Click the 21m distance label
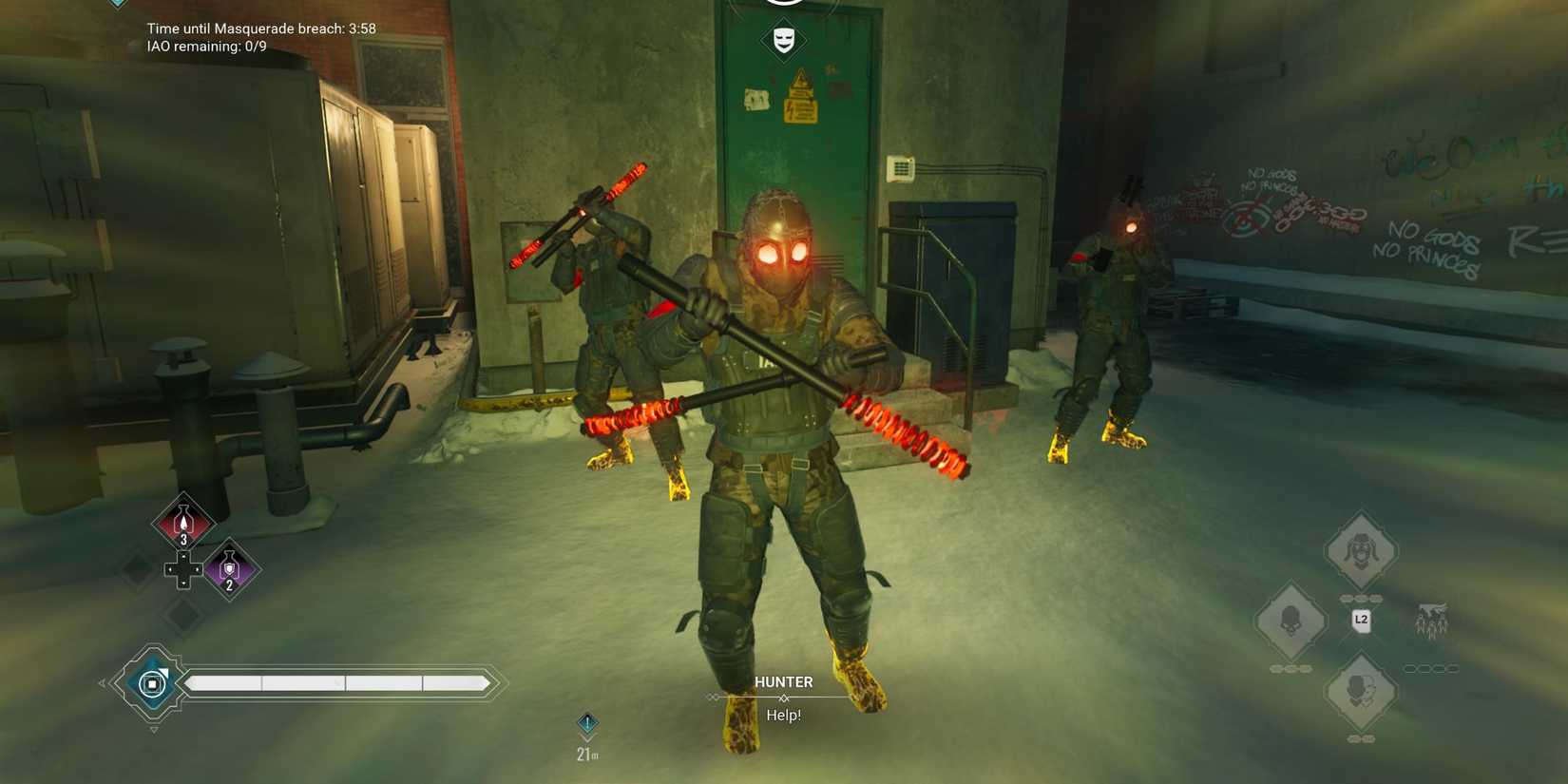The height and width of the screenshot is (784, 1568). [x=587, y=754]
